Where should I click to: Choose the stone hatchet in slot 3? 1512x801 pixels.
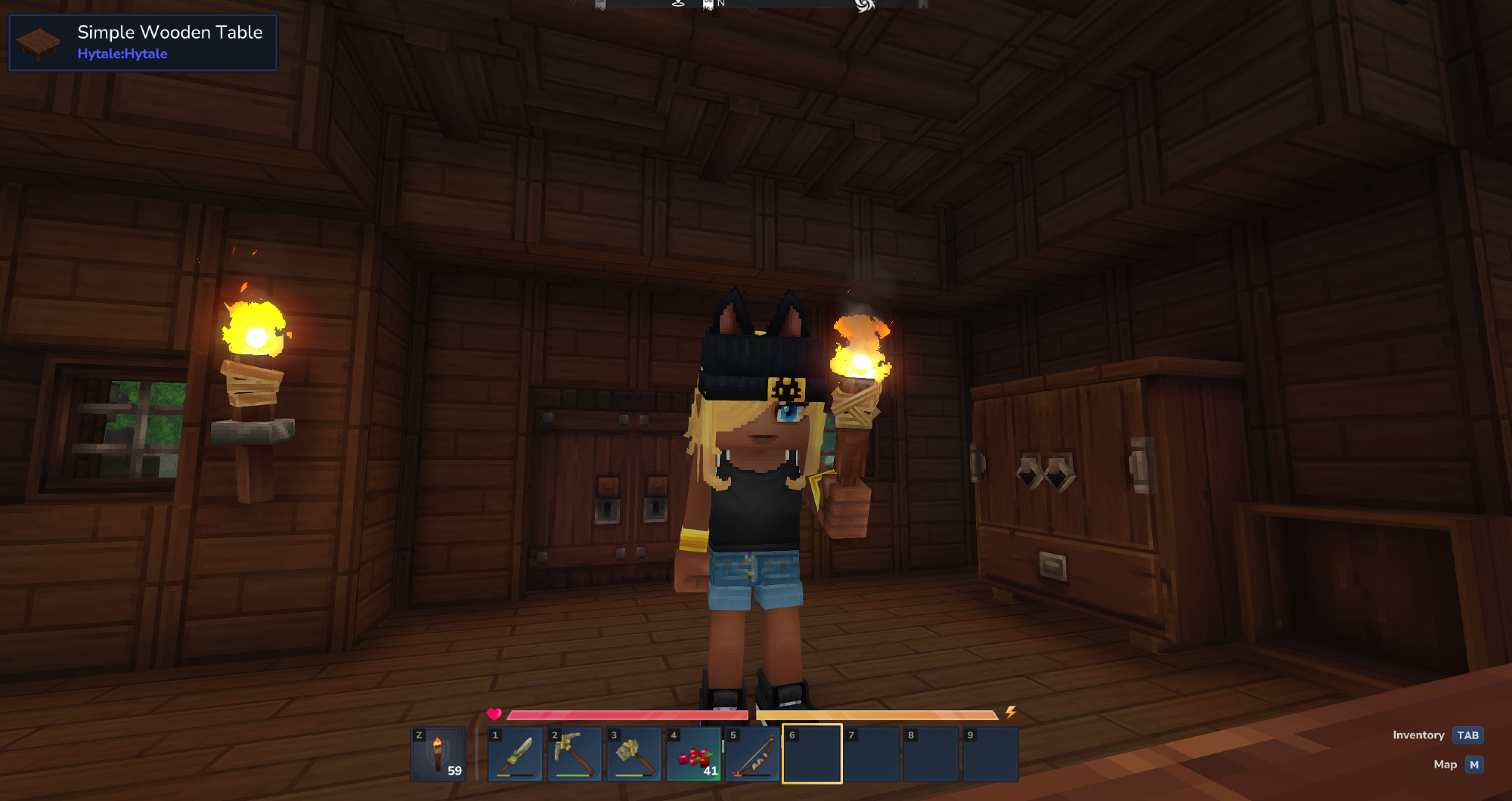click(634, 754)
